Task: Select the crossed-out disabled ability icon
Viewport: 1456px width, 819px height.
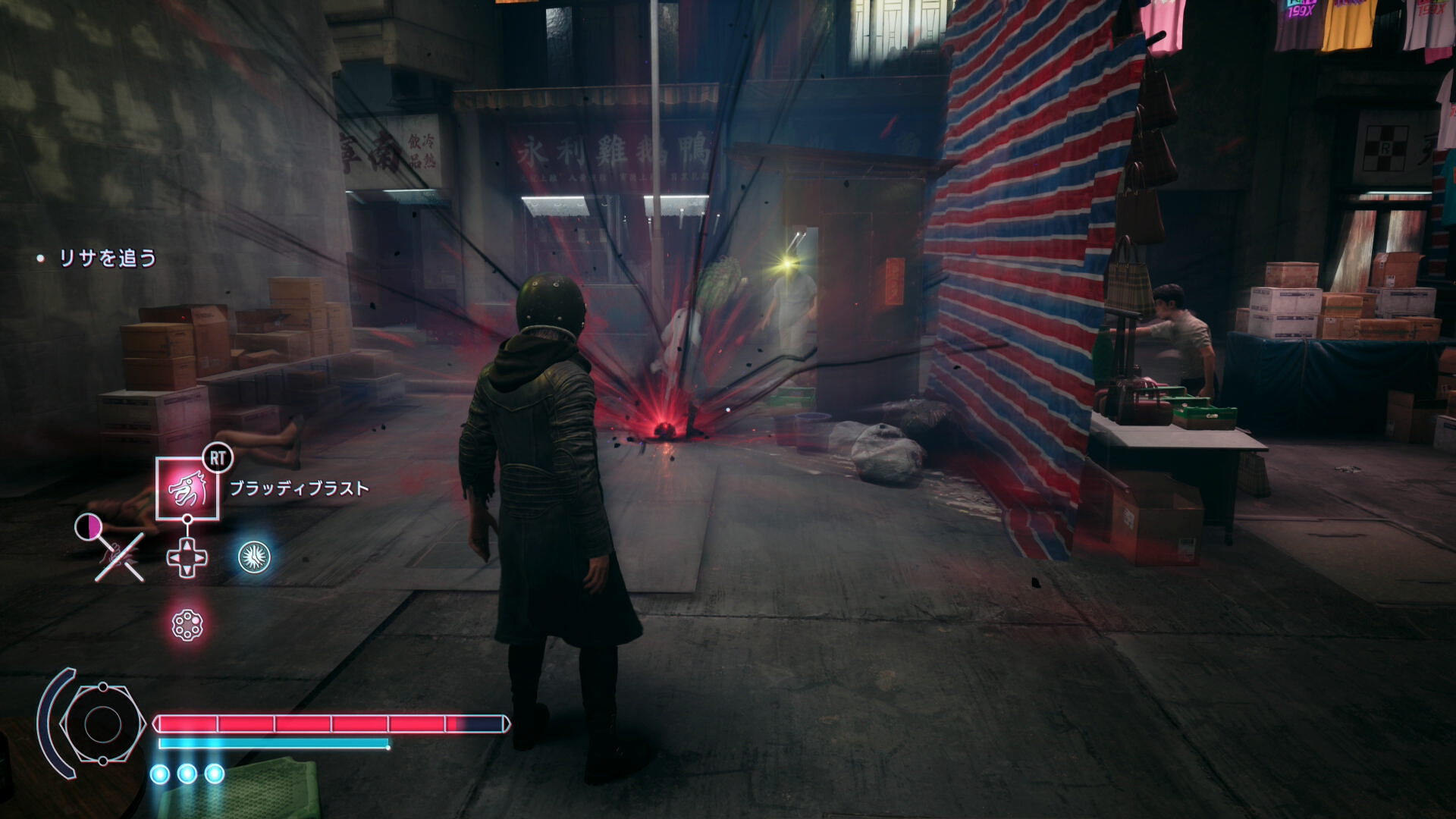Action: (x=120, y=557)
